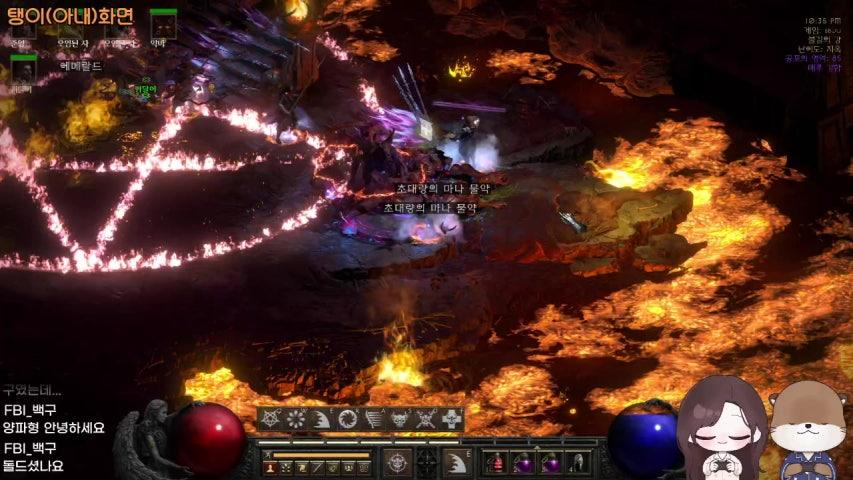Drink the red healing potion in belt
The width and height of the screenshot is (853, 480).
click(x=496, y=463)
